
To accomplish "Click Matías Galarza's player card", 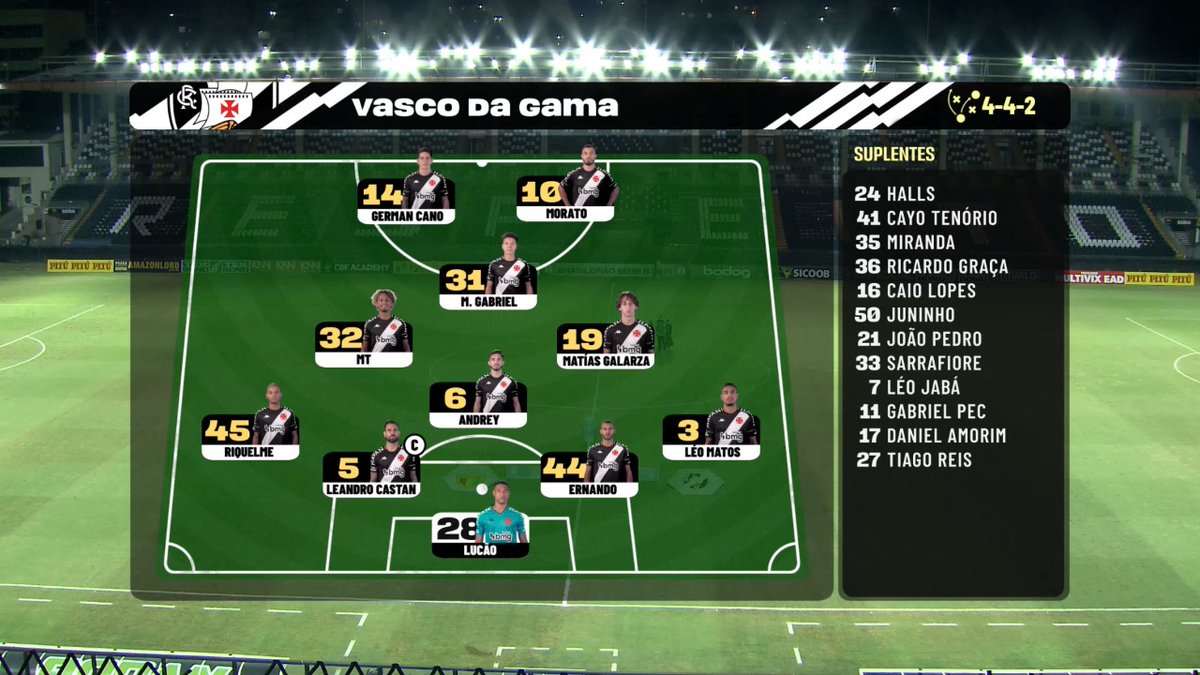I will (606, 345).
